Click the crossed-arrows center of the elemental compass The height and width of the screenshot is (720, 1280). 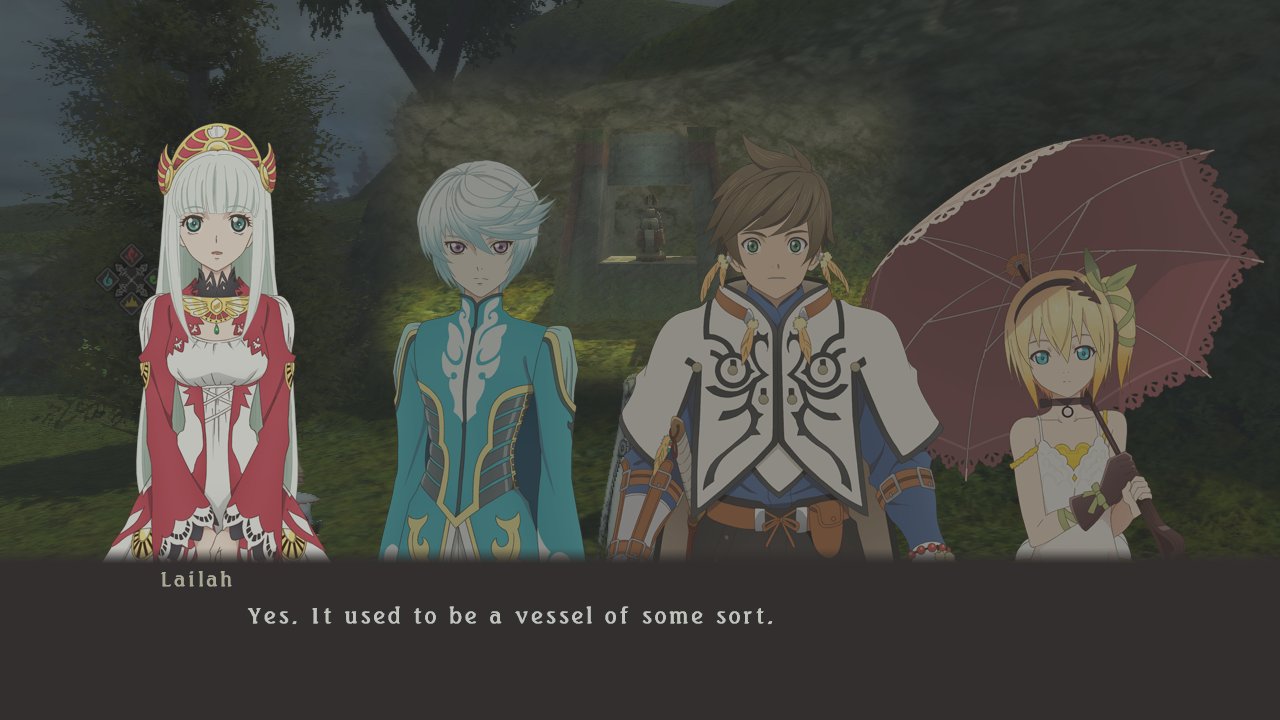[131, 279]
